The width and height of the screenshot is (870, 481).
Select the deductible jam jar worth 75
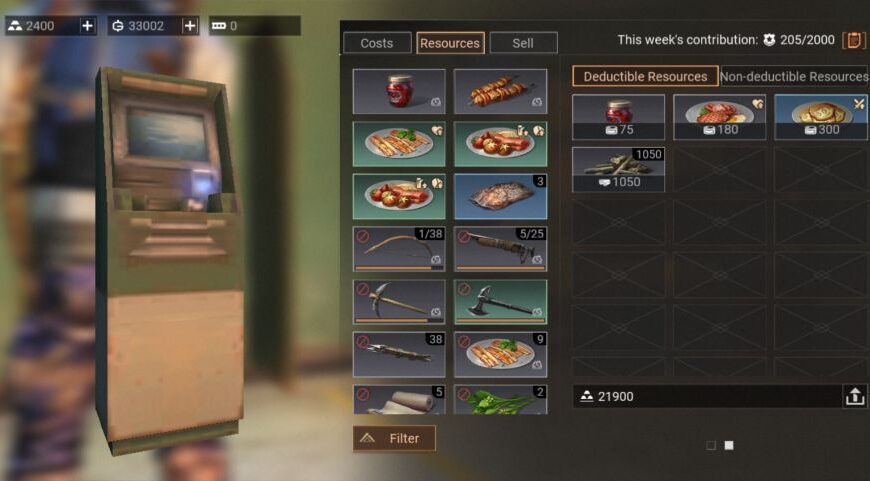coord(618,116)
